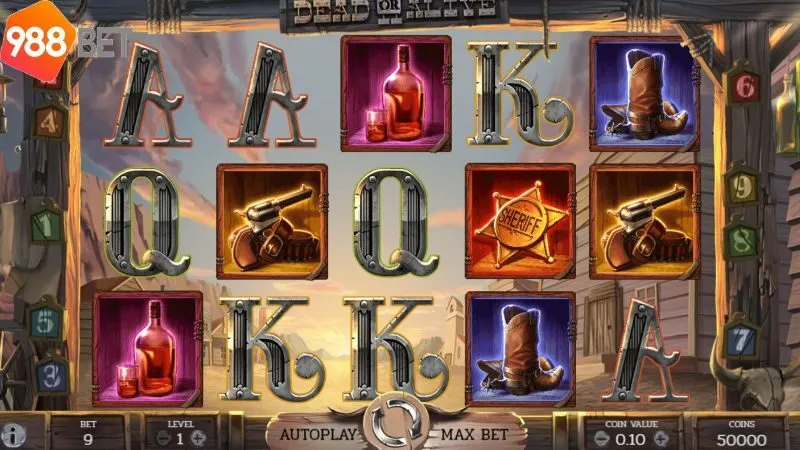Select payline 8 marker
This screenshot has height=450, width=800.
(x=741, y=241)
